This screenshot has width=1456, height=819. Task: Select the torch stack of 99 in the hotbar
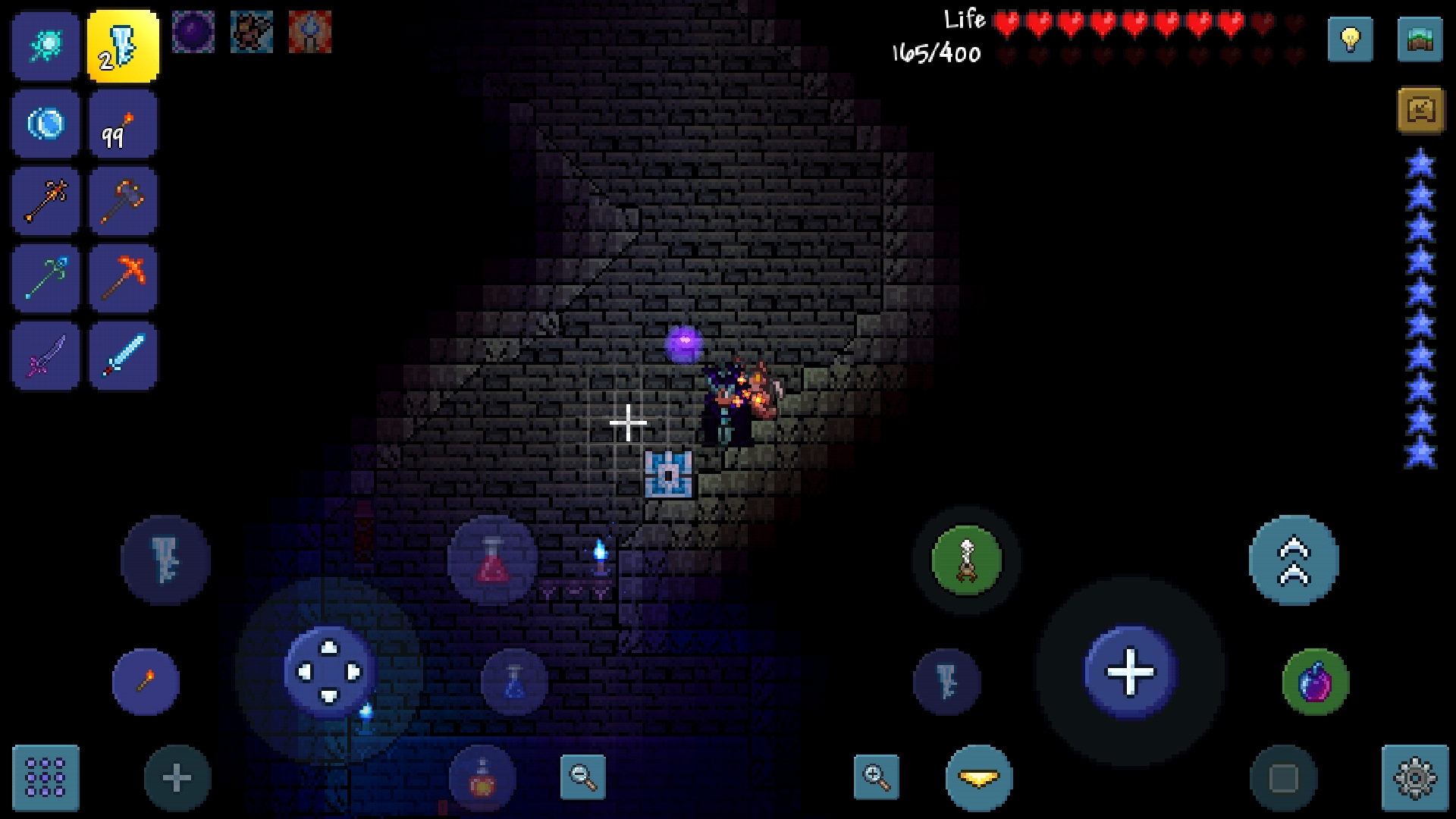point(123,123)
